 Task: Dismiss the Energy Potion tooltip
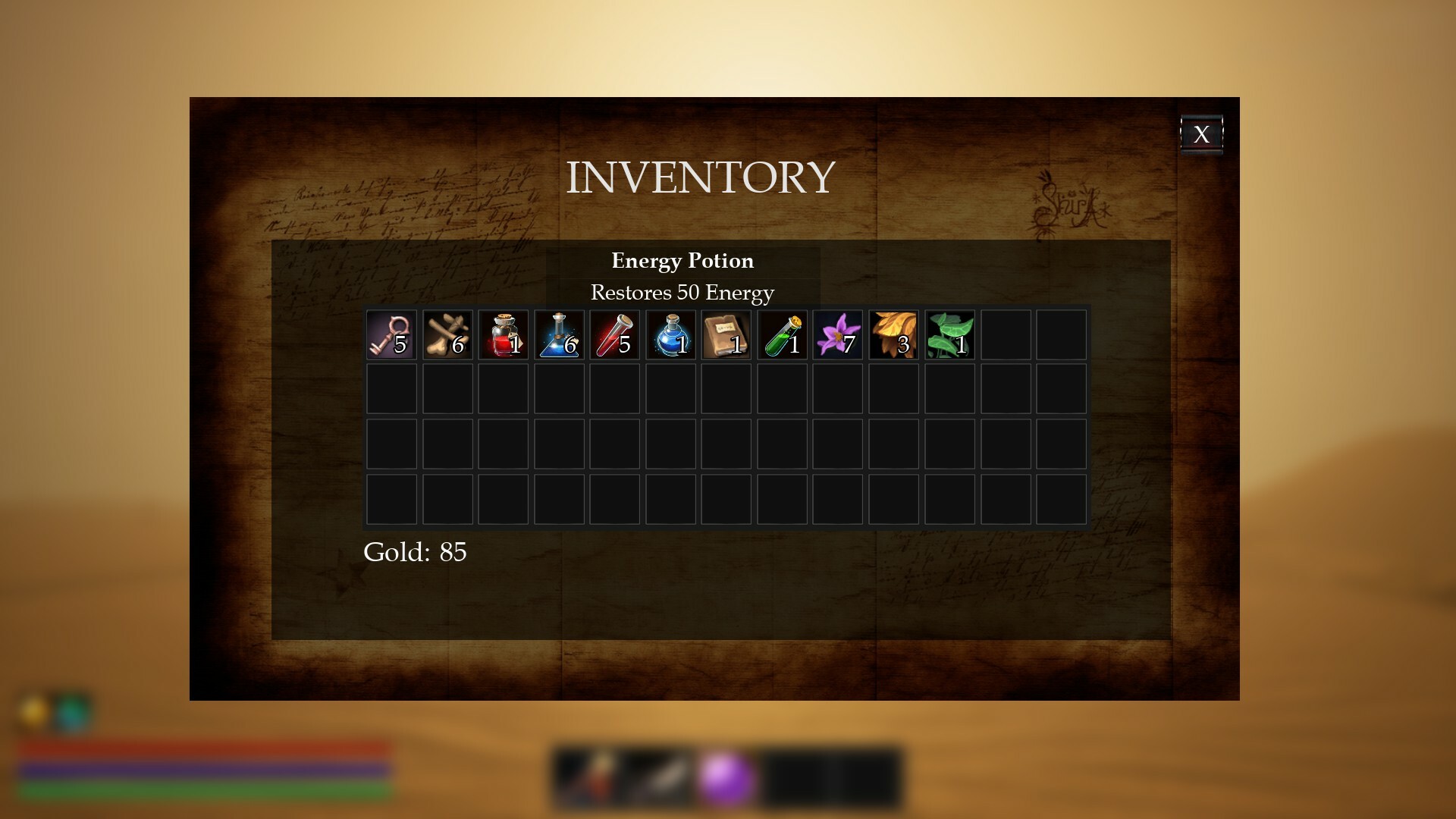[x=682, y=276]
